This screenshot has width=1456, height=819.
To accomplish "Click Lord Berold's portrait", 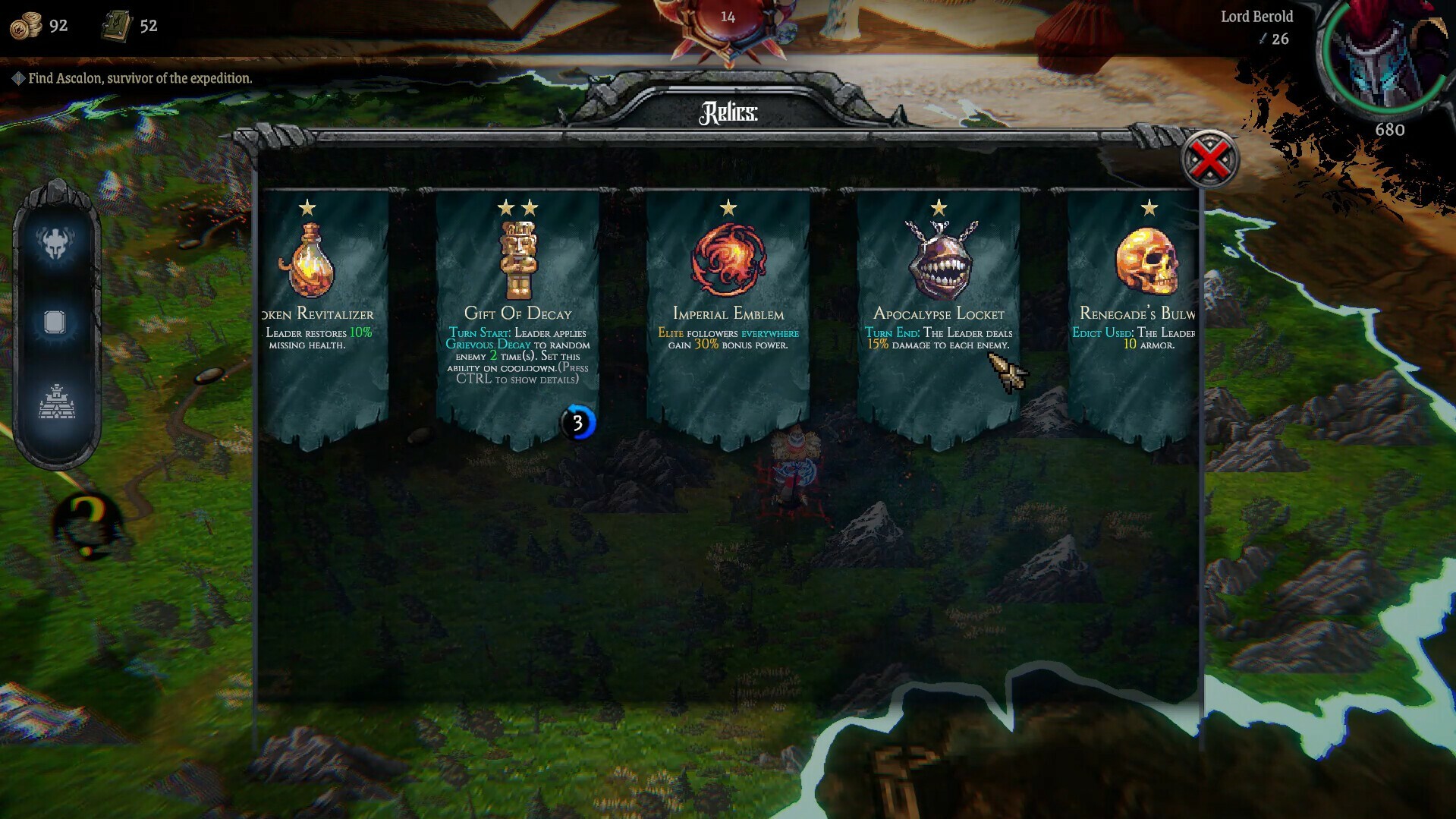I will [1379, 57].
